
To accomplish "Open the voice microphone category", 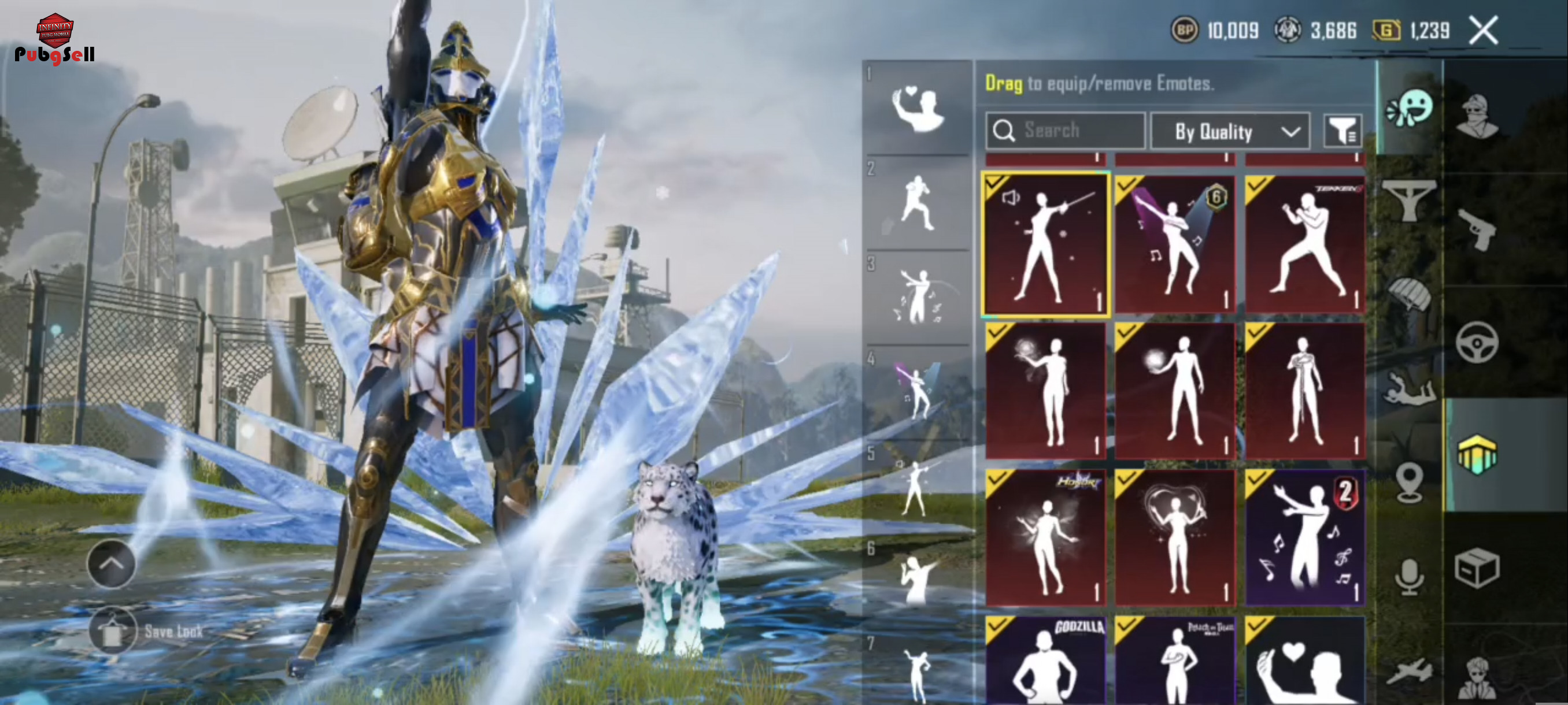I will point(1409,576).
